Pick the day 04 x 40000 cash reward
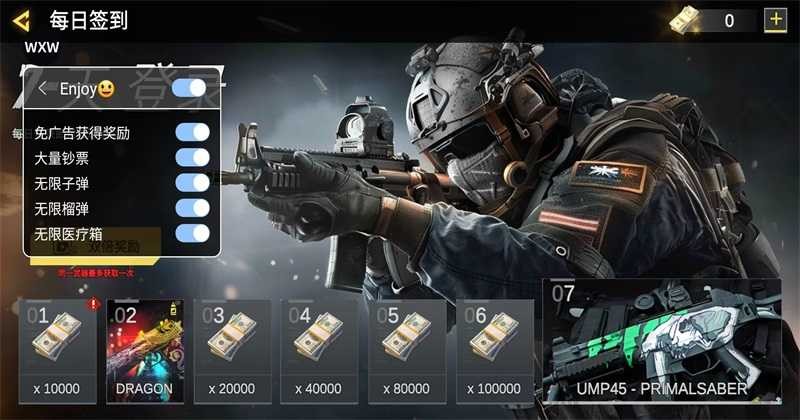This screenshot has width=800, height=420. point(319,350)
